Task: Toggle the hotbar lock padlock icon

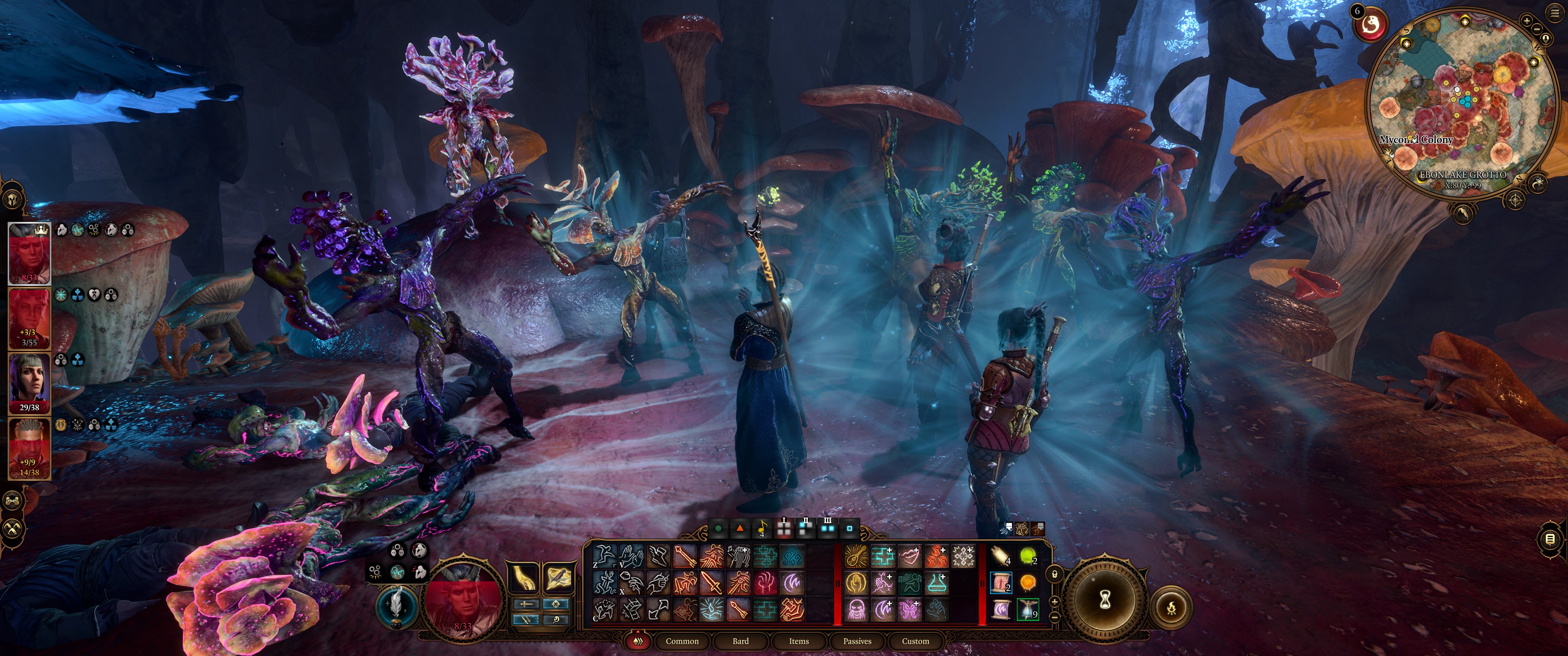Action: (x=1055, y=574)
